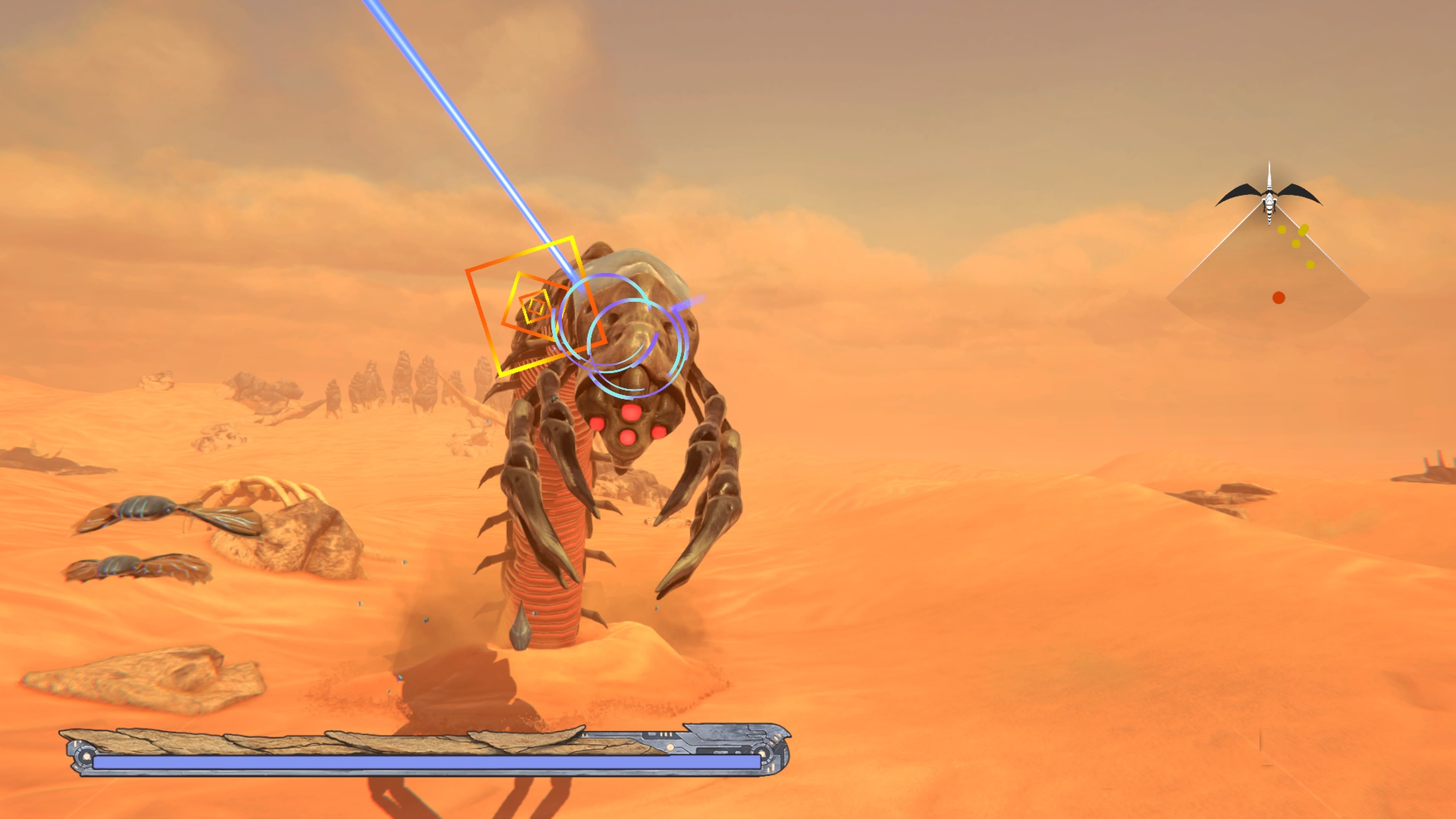The height and width of the screenshot is (819, 1456).
Task: Click the lowest yellow radar blip
Action: [1310, 265]
